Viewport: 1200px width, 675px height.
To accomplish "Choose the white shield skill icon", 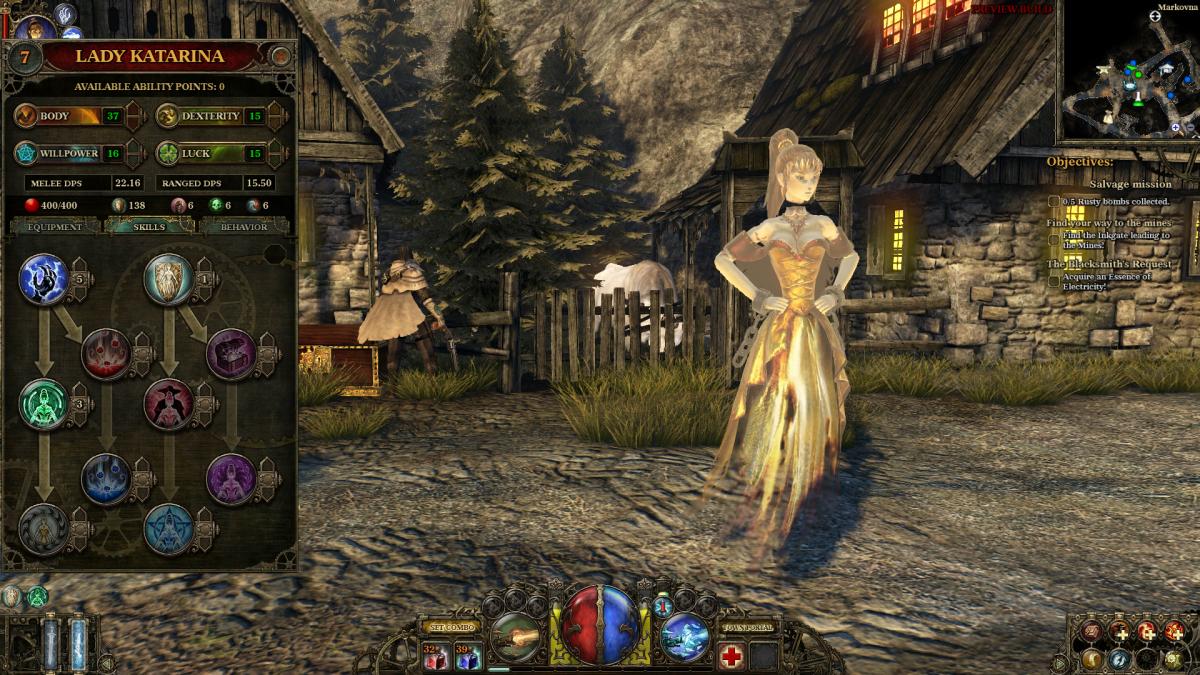I will coord(168,278).
